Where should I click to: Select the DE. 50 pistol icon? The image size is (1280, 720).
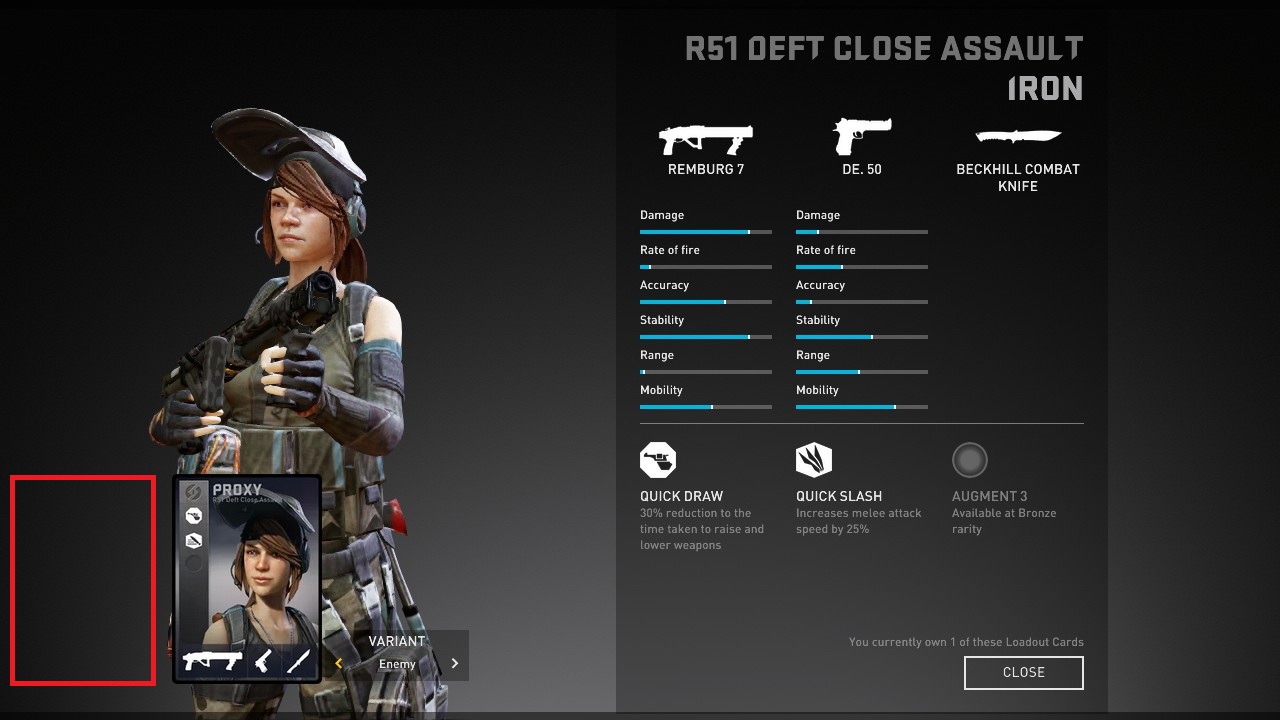click(x=861, y=136)
